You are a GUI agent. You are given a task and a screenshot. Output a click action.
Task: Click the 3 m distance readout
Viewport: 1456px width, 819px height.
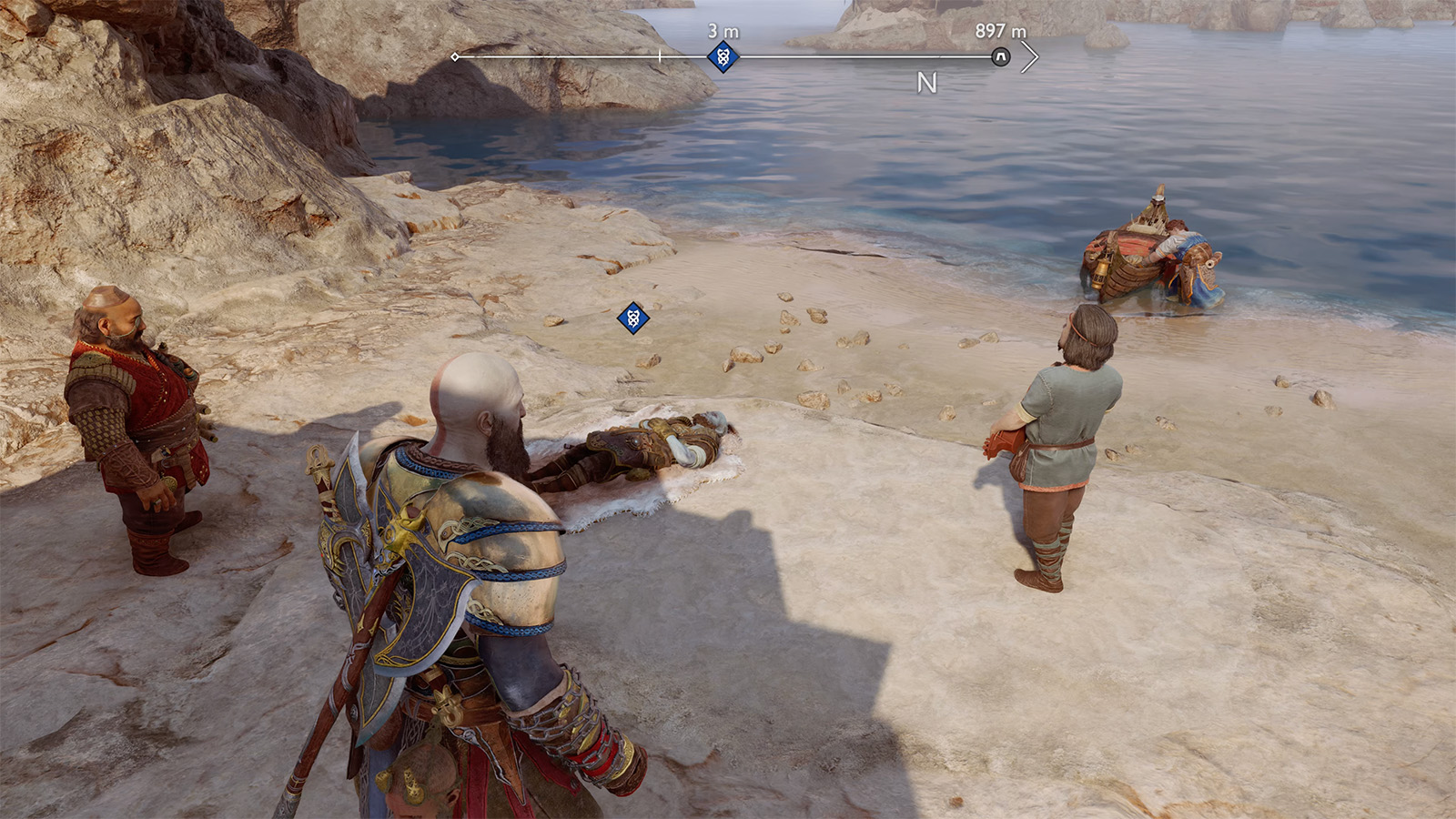point(723,30)
